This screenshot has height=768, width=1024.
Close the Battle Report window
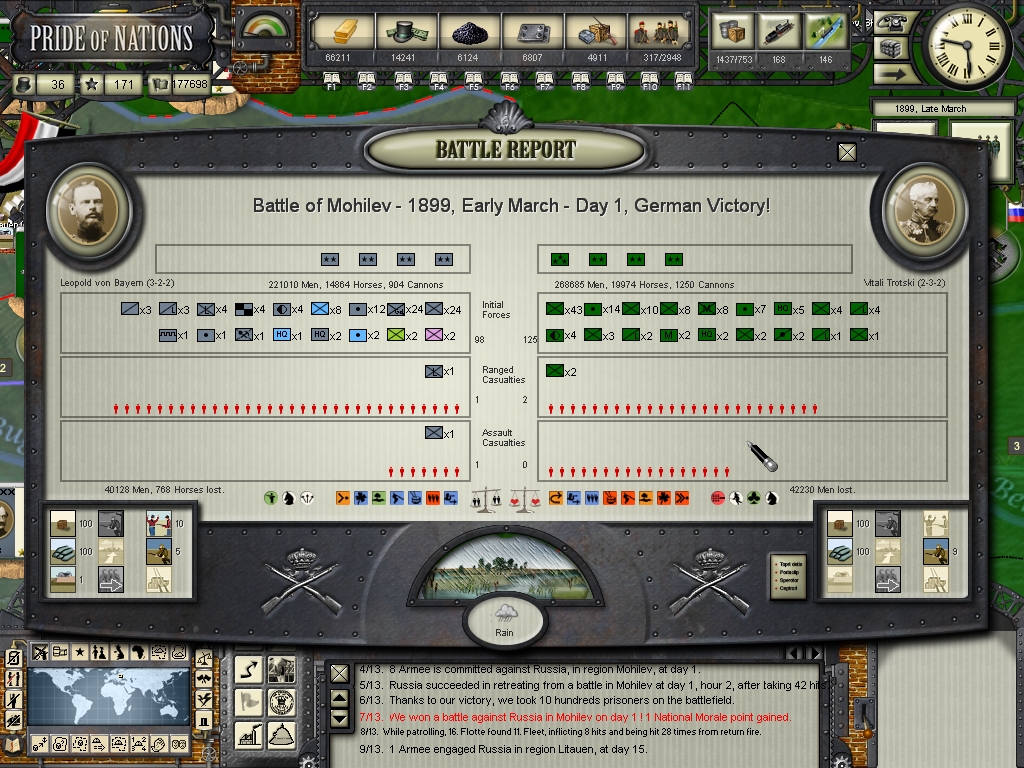(847, 152)
